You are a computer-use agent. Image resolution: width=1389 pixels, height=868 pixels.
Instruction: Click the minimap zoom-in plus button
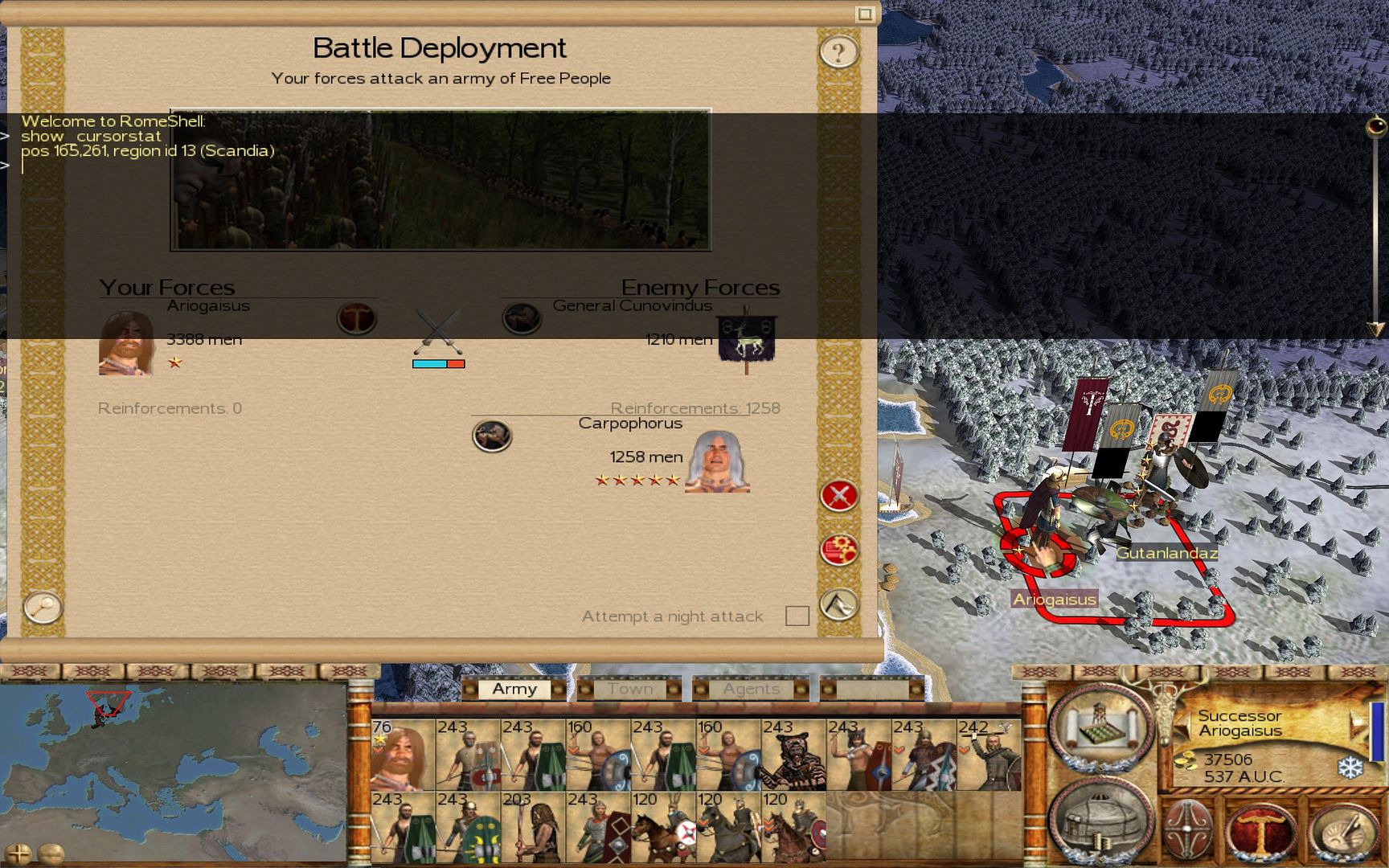[18, 853]
